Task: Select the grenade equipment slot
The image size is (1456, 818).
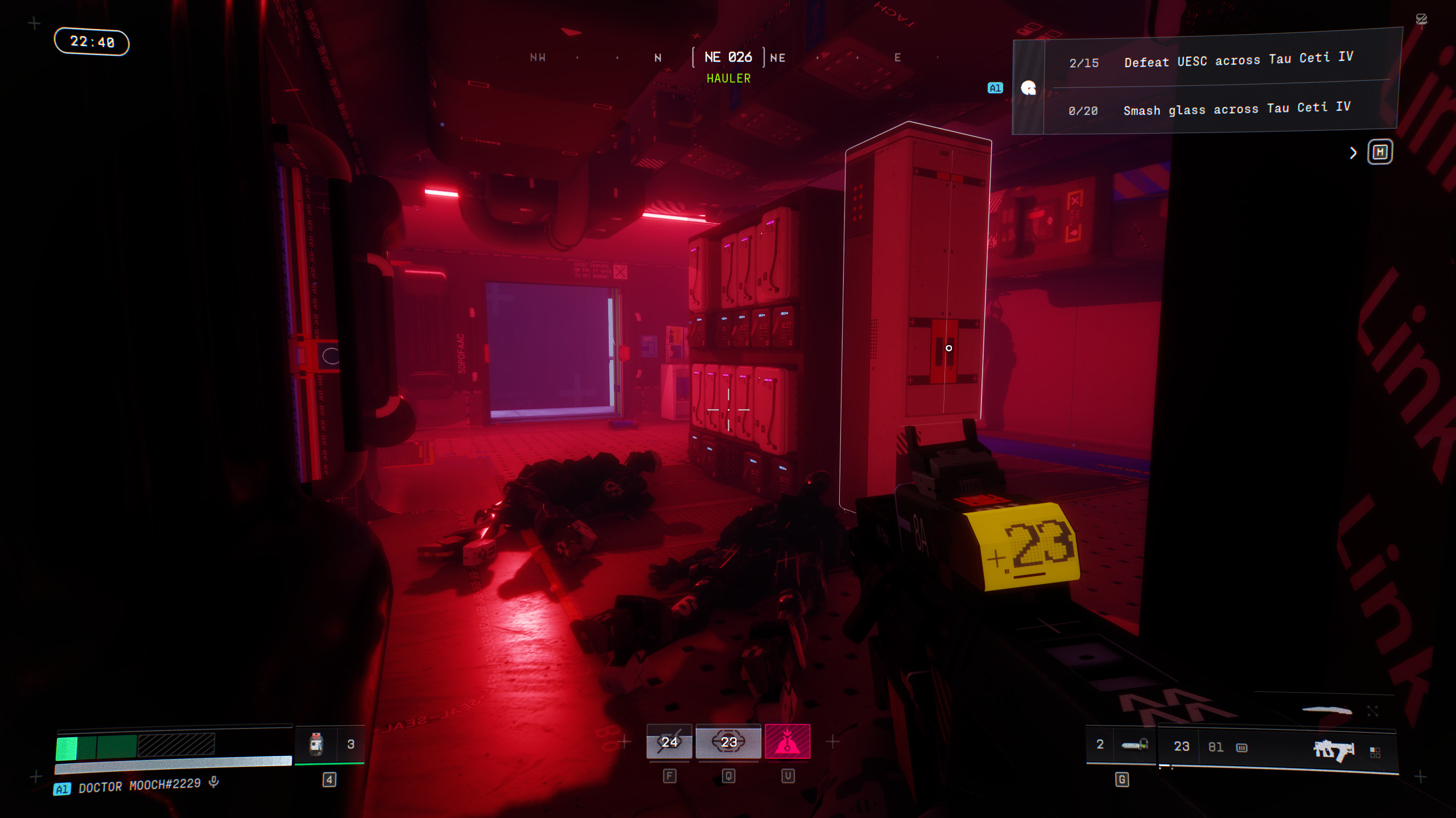Action: click(x=1133, y=745)
